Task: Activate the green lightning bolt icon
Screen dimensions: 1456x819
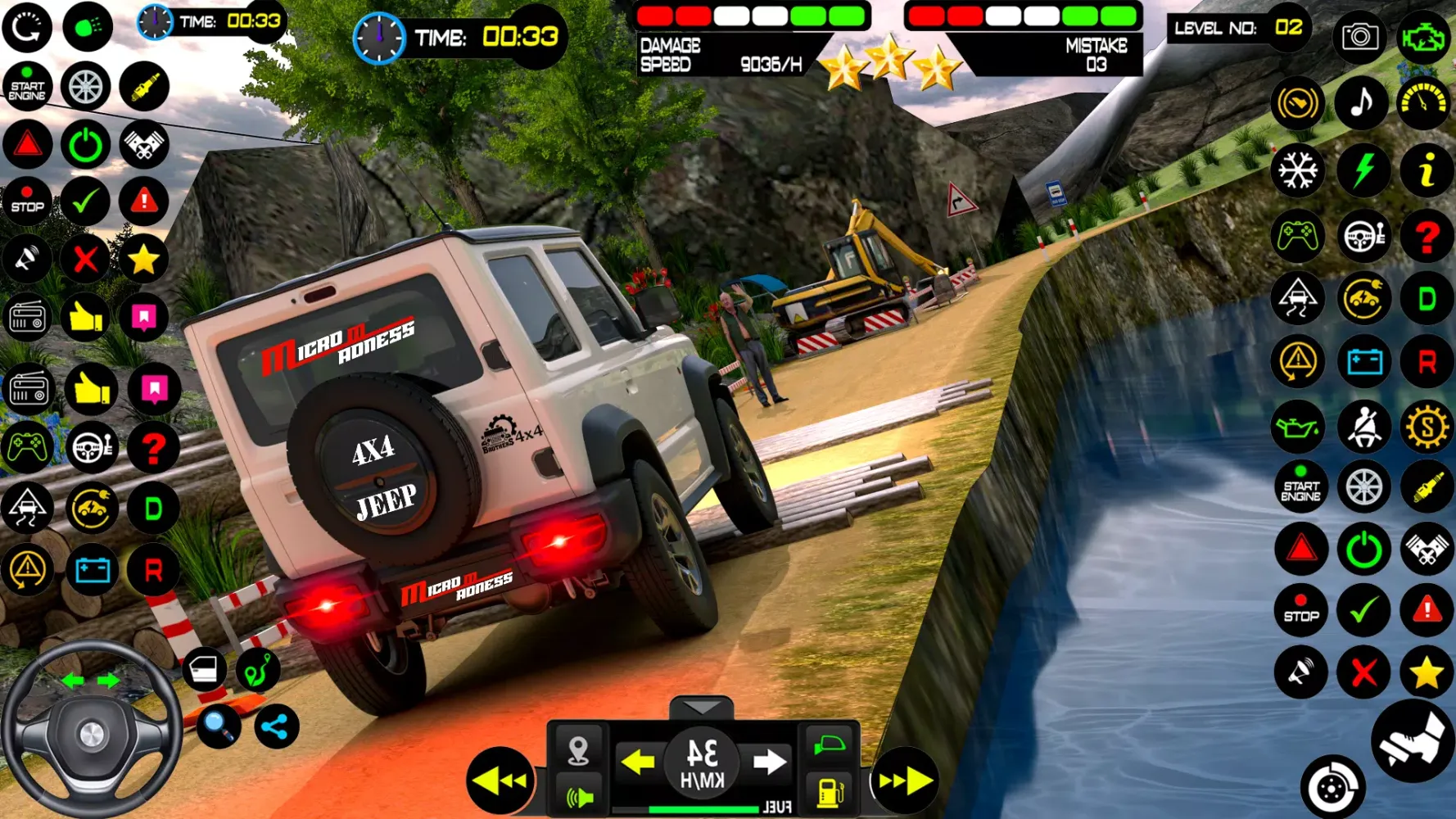Action: pyautogui.click(x=1363, y=170)
